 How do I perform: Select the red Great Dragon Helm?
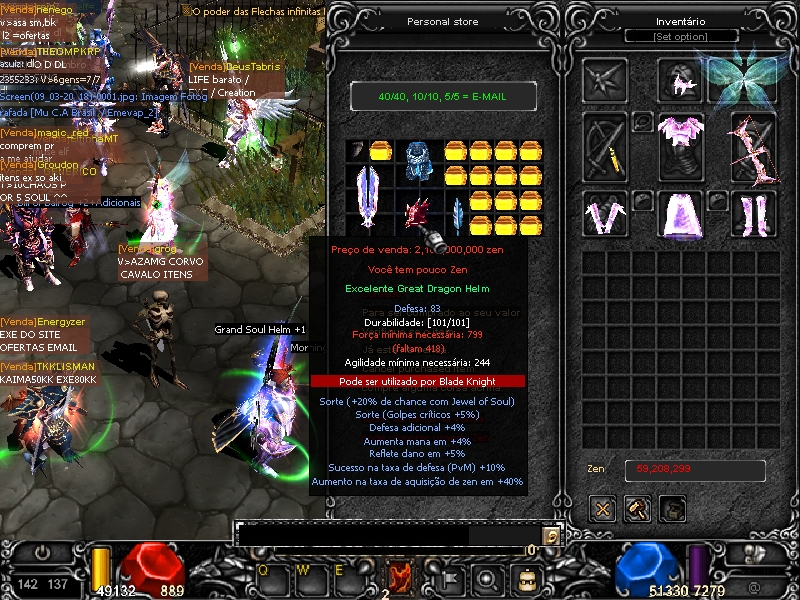tap(417, 215)
